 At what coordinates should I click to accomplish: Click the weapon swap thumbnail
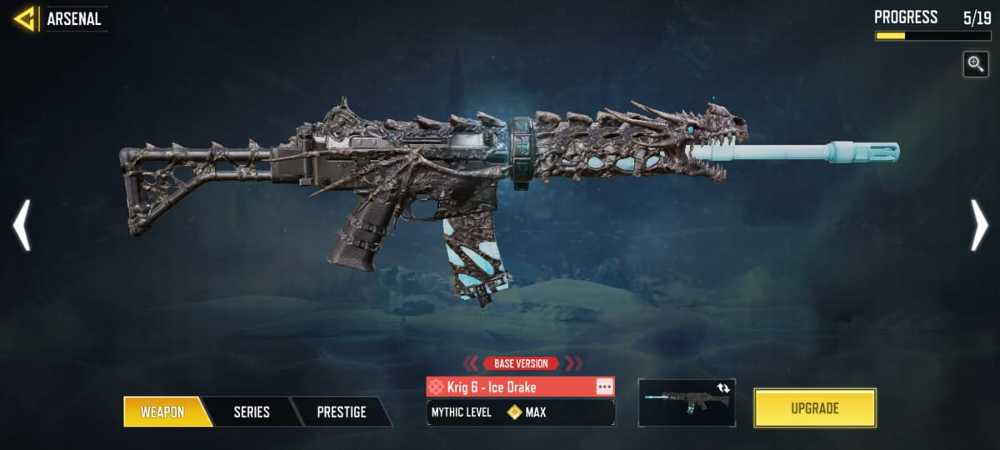tap(686, 402)
